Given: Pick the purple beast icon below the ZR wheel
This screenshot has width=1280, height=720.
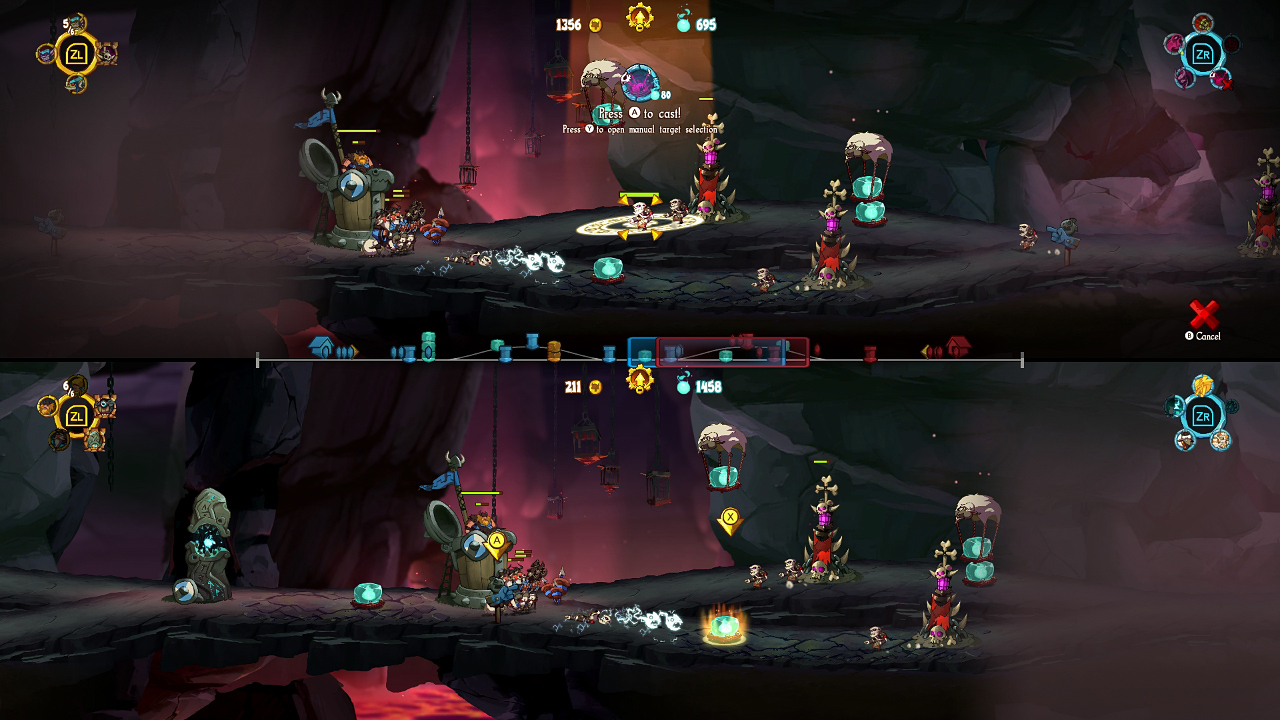Looking at the screenshot, I should [x=1185, y=78].
